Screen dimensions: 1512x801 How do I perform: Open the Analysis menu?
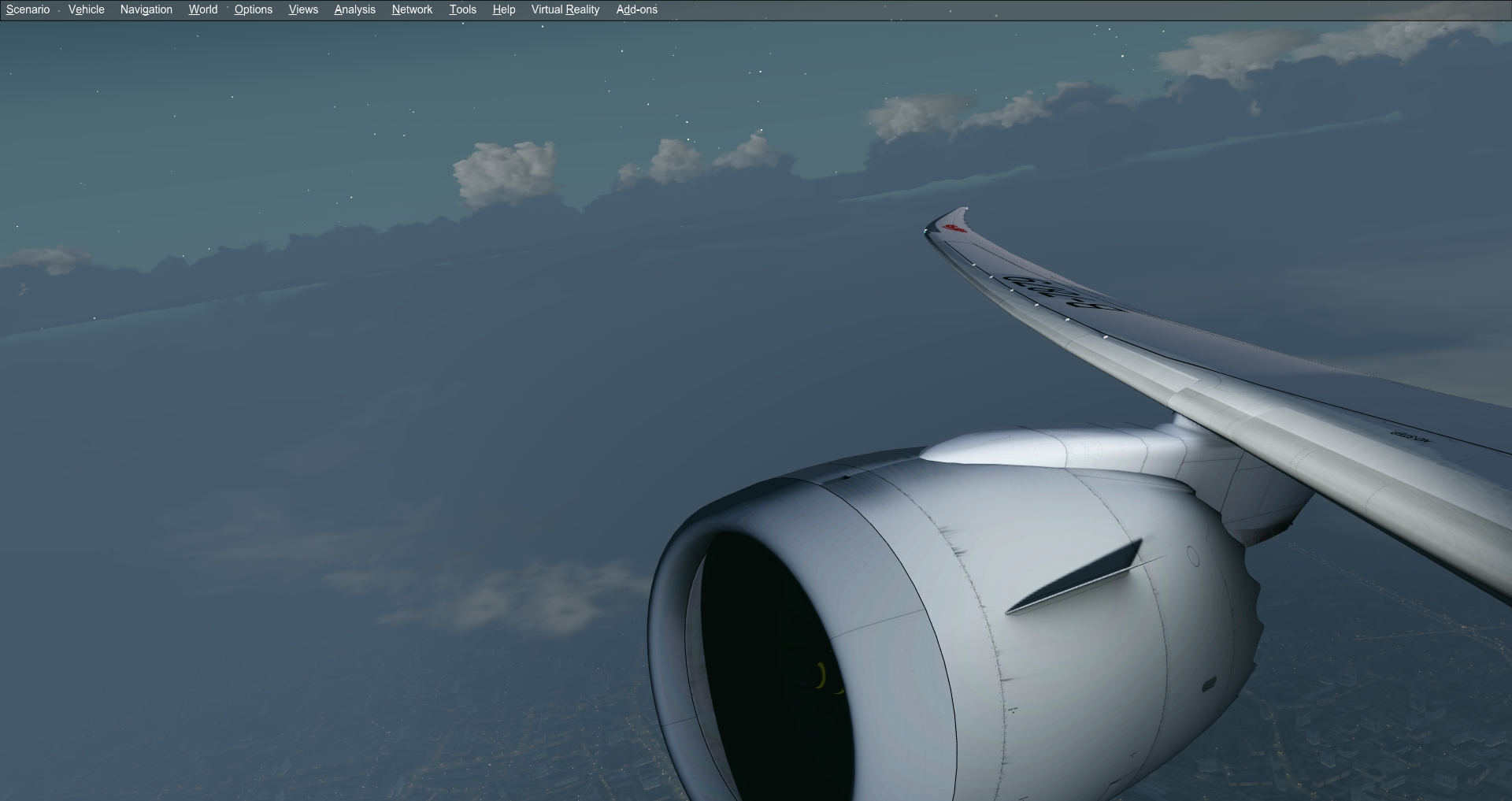click(x=354, y=9)
